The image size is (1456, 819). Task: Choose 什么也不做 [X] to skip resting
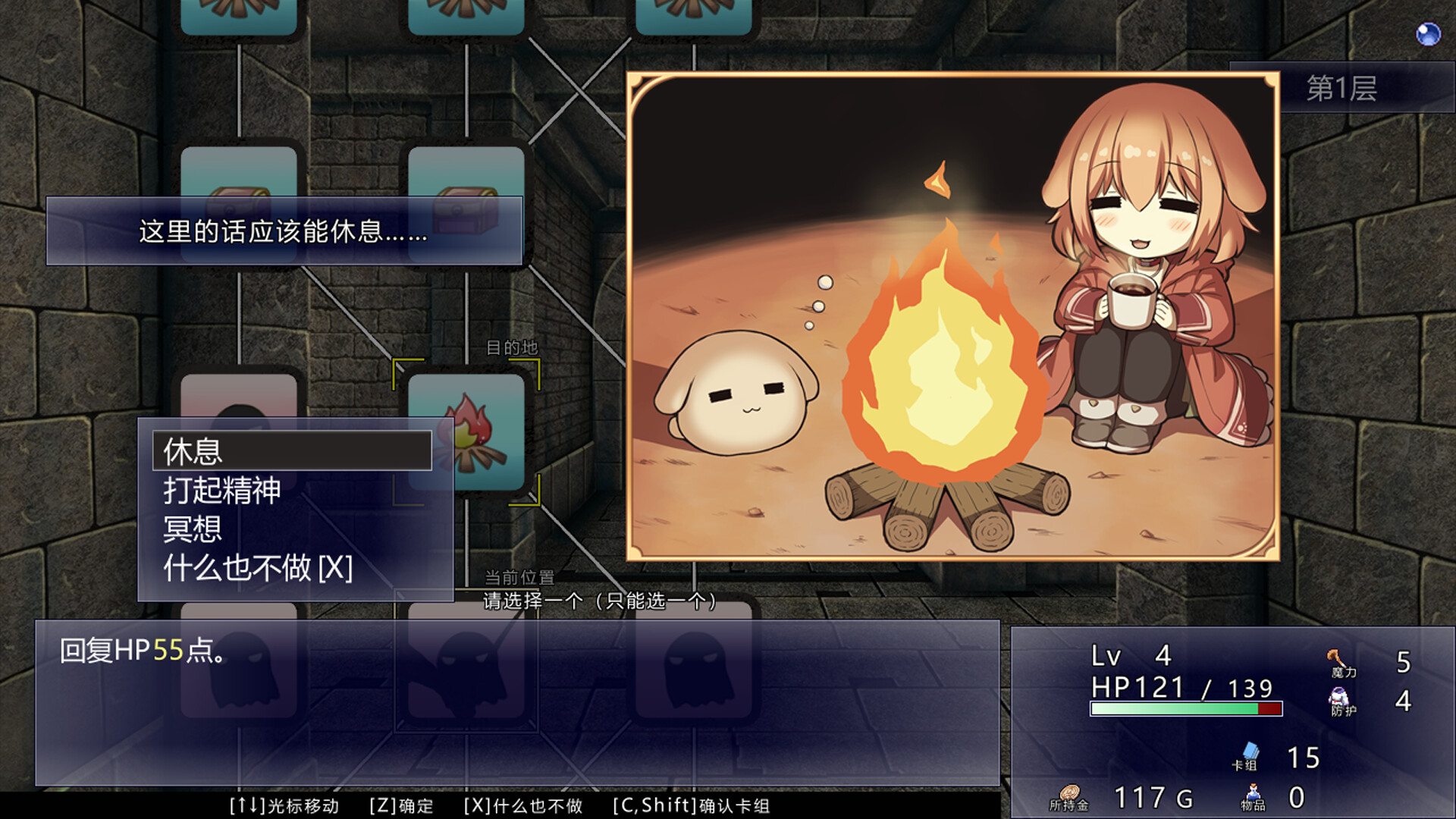(258, 567)
